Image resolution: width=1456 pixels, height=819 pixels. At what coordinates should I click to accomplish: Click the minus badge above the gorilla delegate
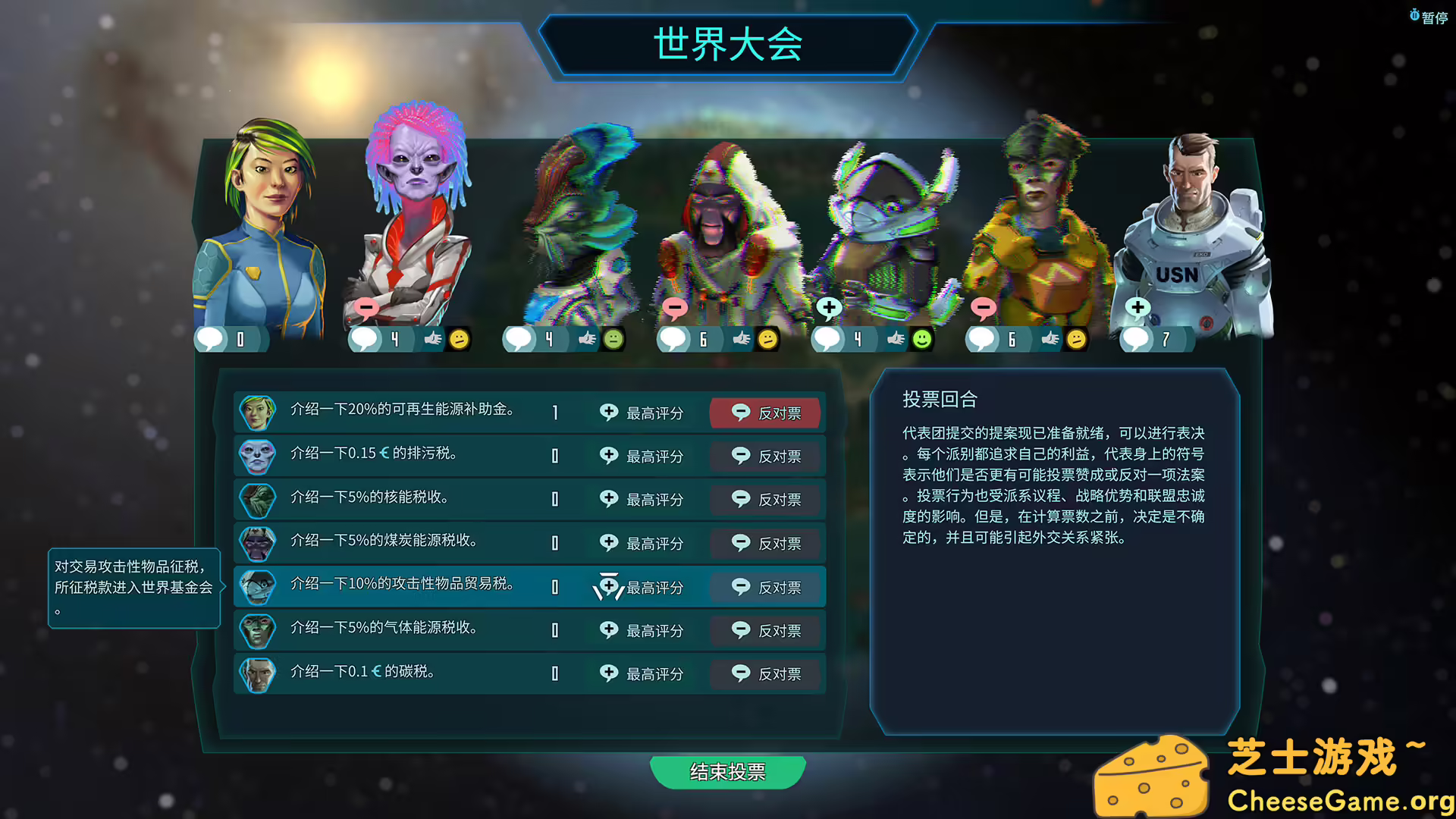[676, 307]
